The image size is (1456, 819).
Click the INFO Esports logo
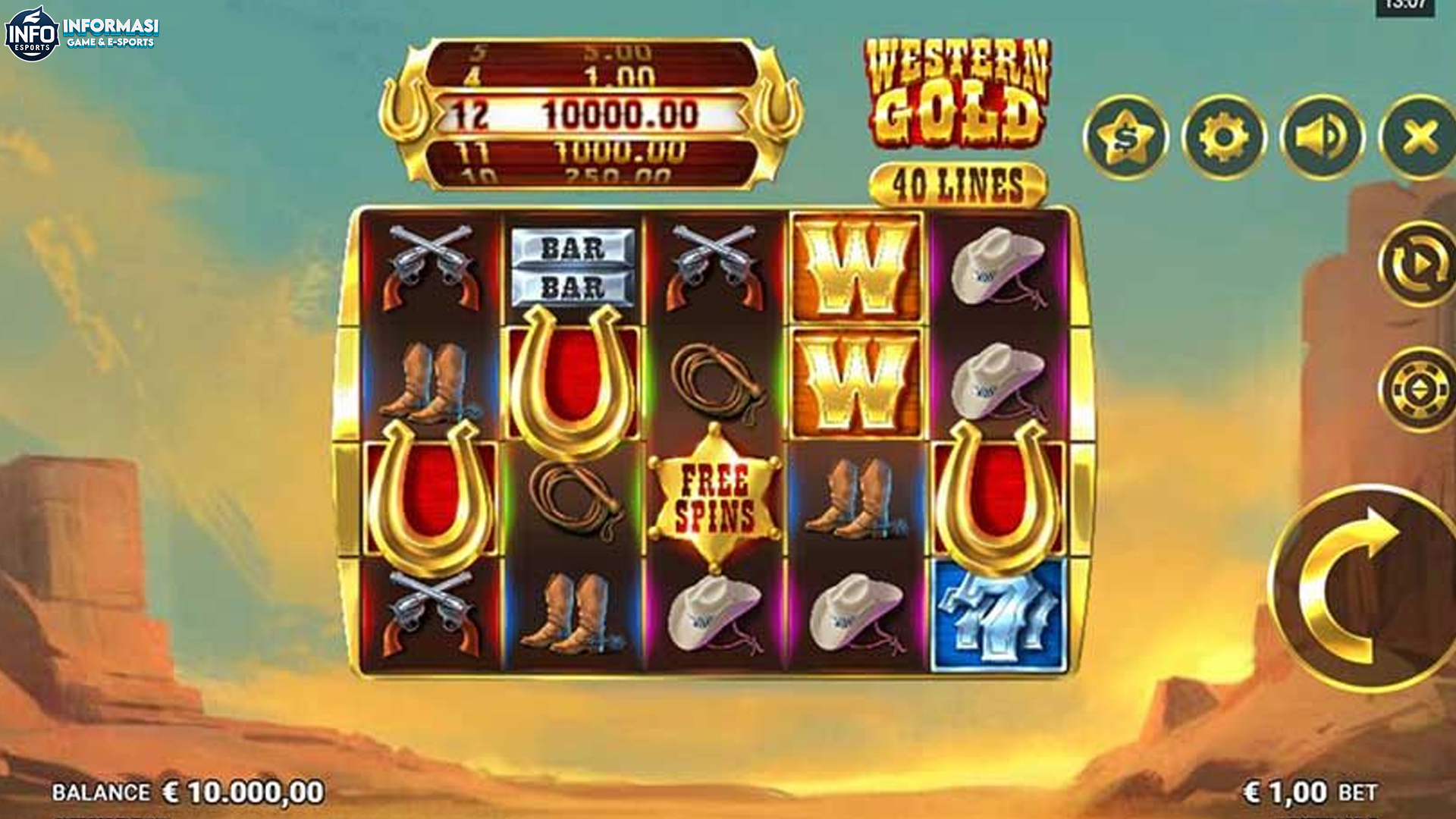coord(83,28)
